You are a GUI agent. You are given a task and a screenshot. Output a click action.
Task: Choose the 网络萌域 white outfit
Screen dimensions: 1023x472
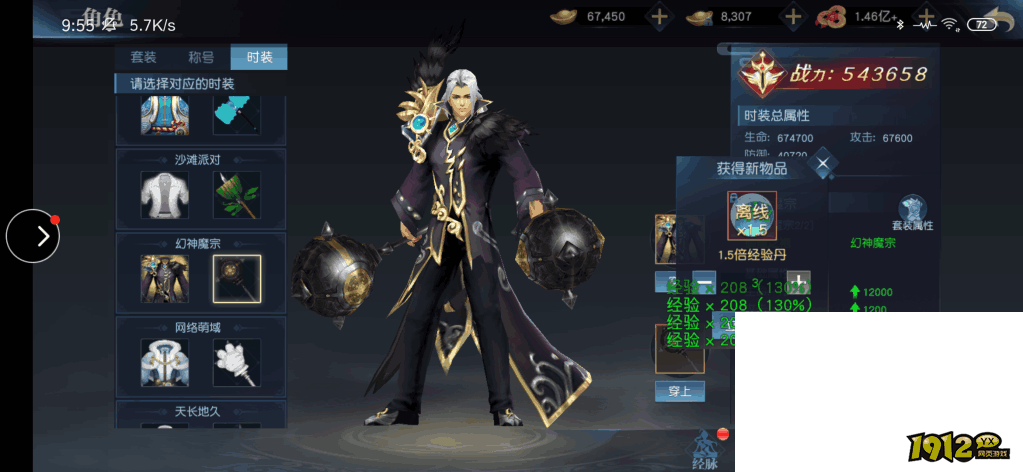coord(165,363)
